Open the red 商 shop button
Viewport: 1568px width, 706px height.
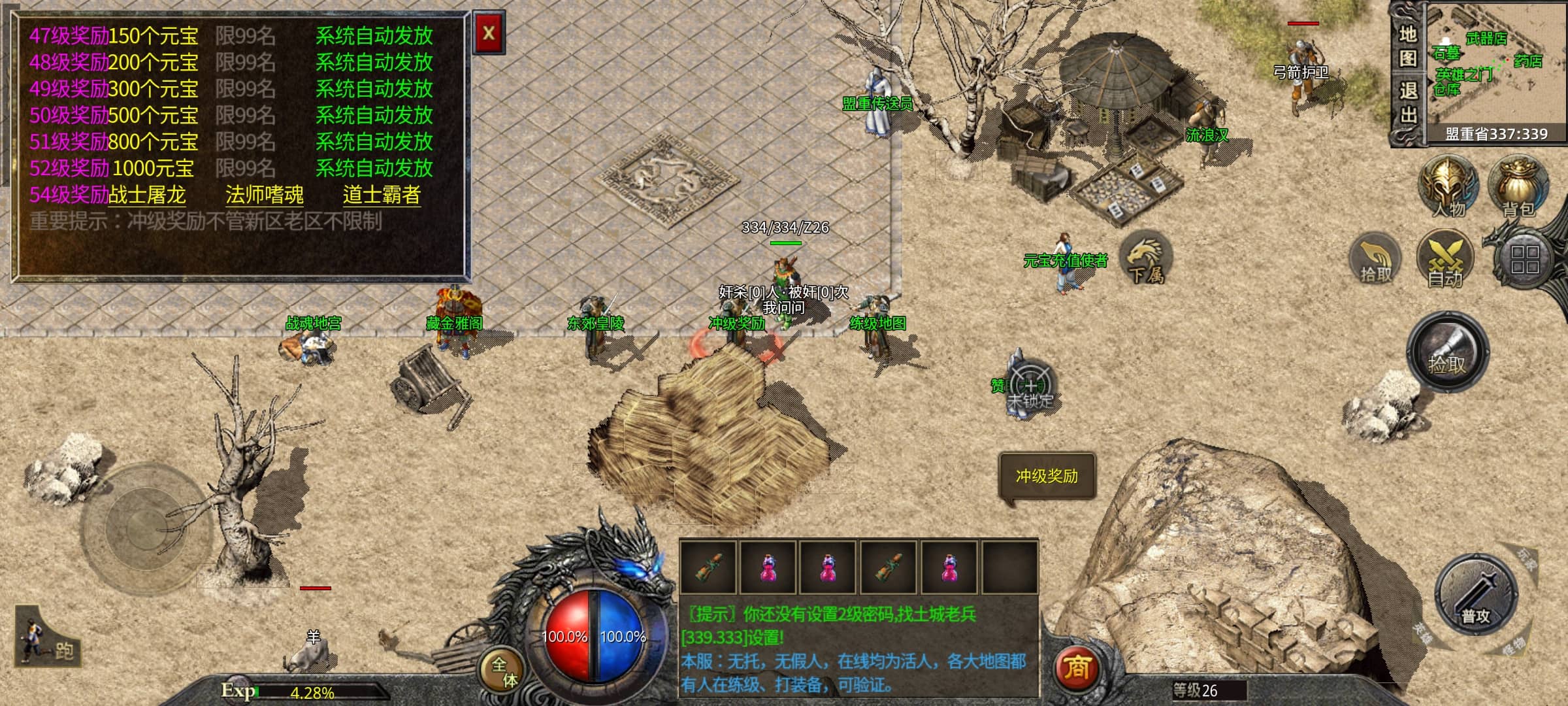pos(1077,667)
